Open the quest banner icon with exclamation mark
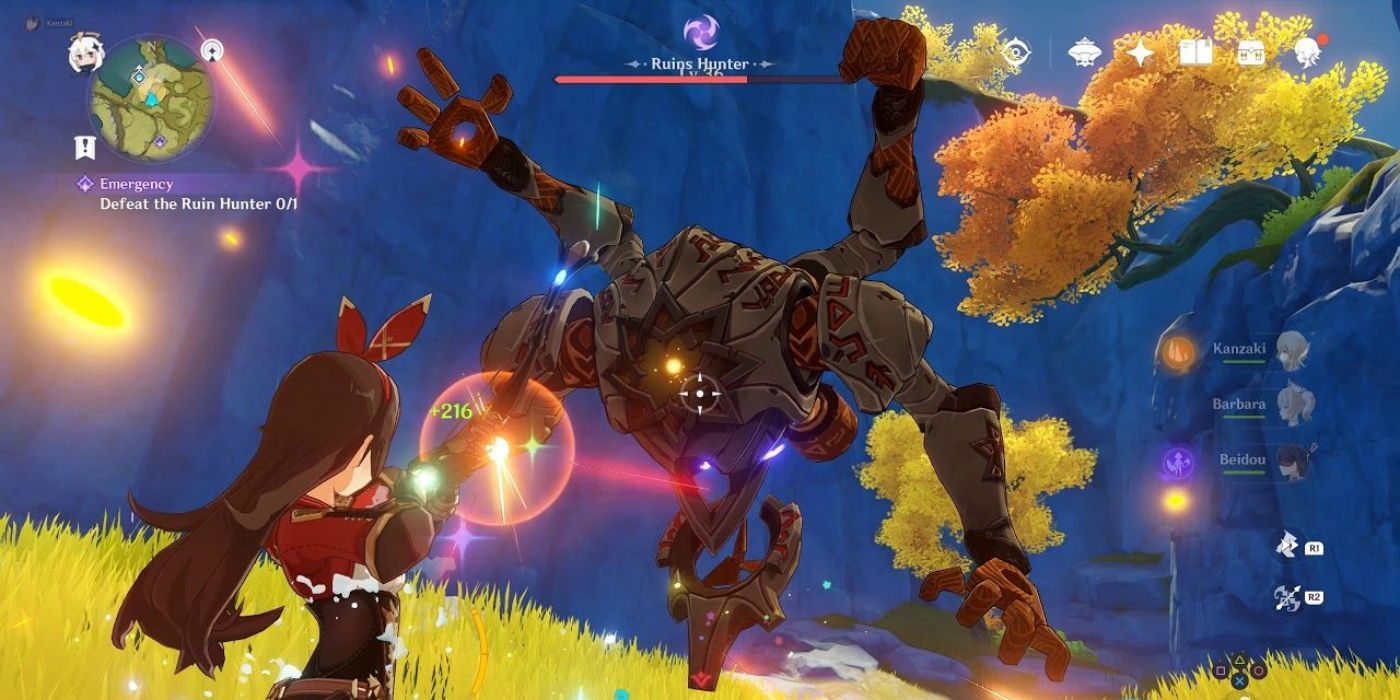Screen dimensions: 1400x700 point(84,148)
